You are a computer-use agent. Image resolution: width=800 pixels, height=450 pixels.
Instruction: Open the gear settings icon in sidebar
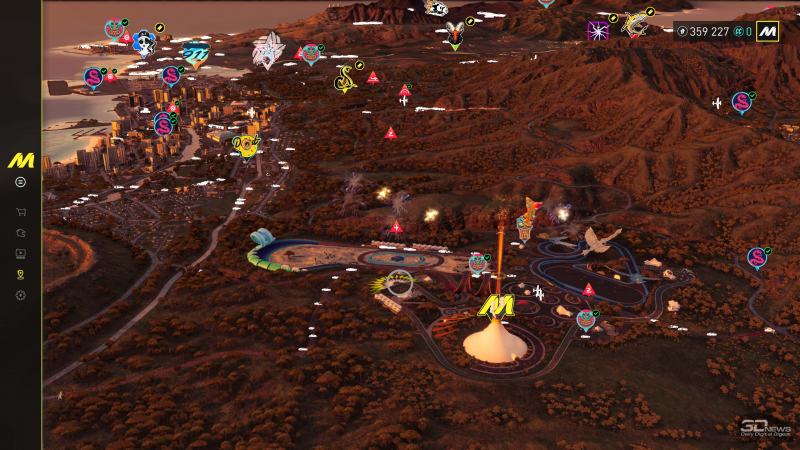coord(20,295)
